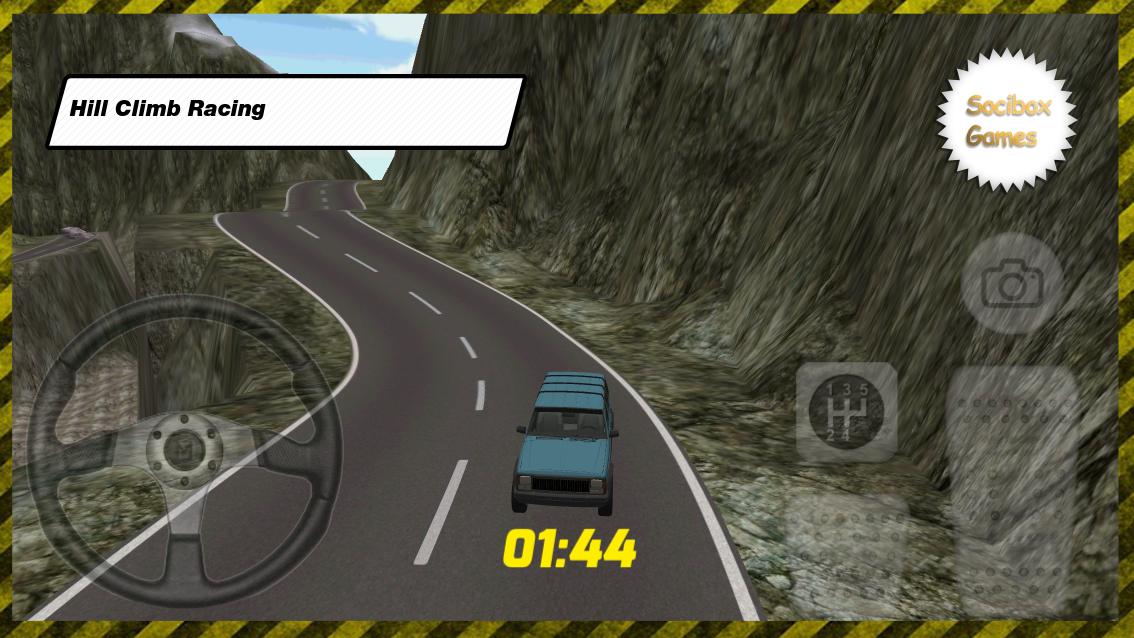Viewport: 1134px width, 638px height.
Task: Tap the camera view button
Action: point(1011,285)
